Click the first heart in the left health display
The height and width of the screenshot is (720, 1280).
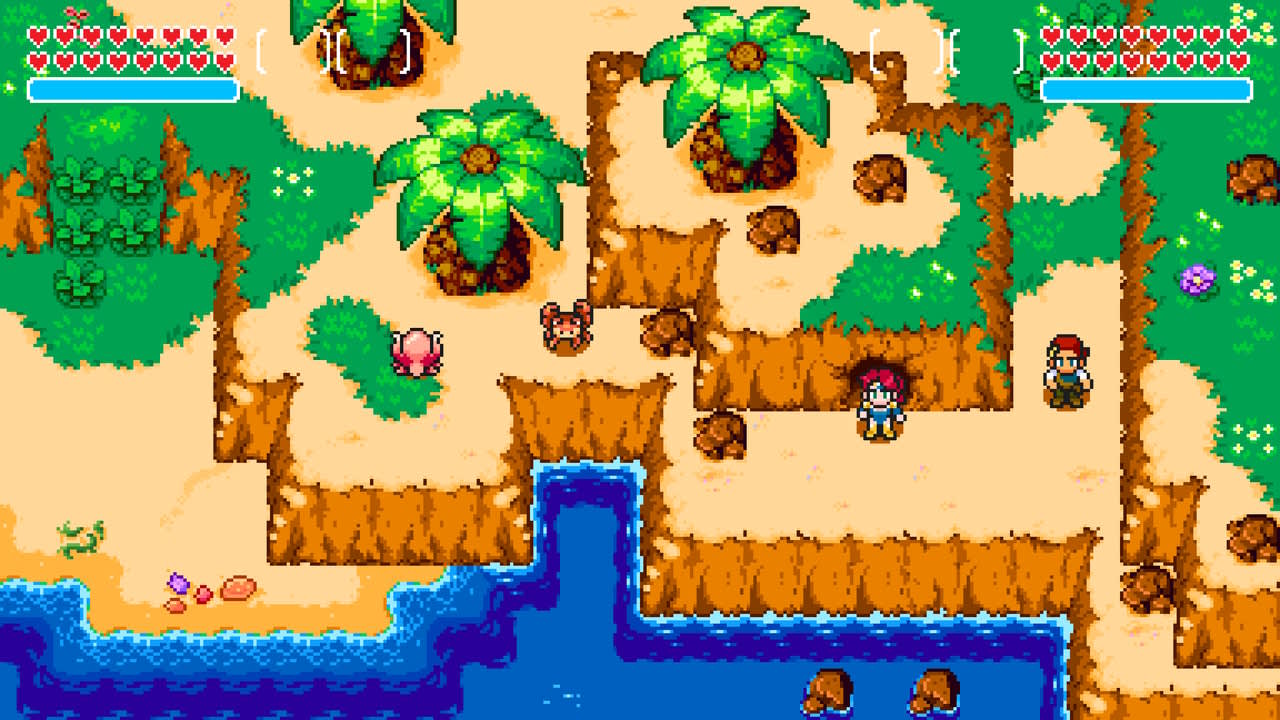(36, 37)
